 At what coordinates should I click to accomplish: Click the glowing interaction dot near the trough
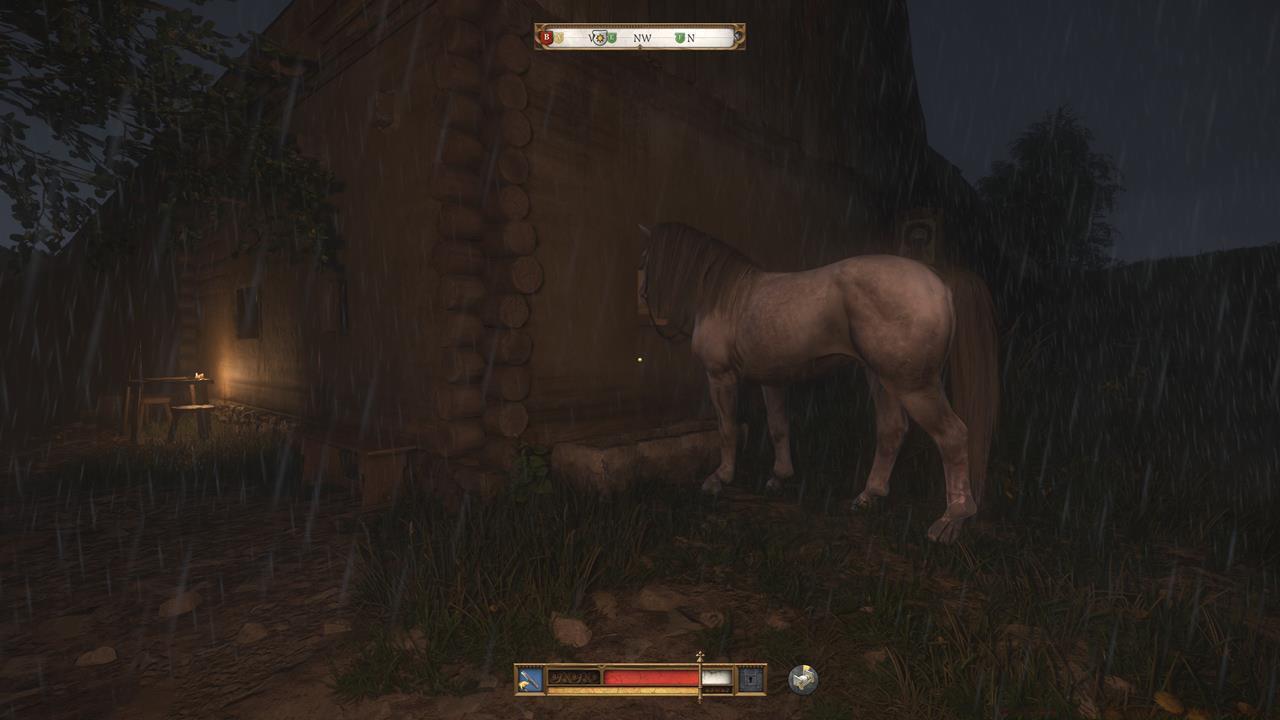pyautogui.click(x=639, y=358)
